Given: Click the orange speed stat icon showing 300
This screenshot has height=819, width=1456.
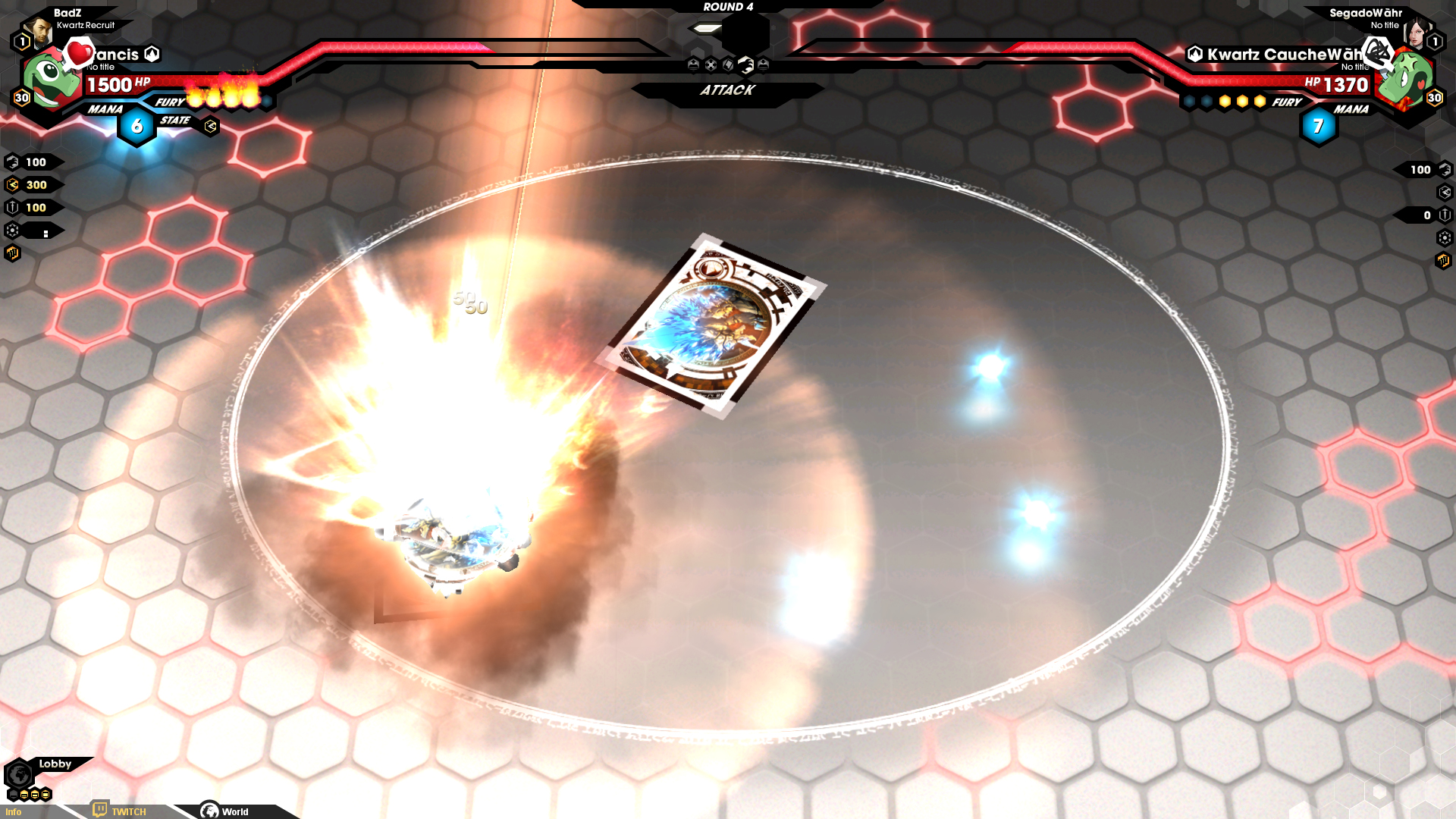Looking at the screenshot, I should (12, 184).
